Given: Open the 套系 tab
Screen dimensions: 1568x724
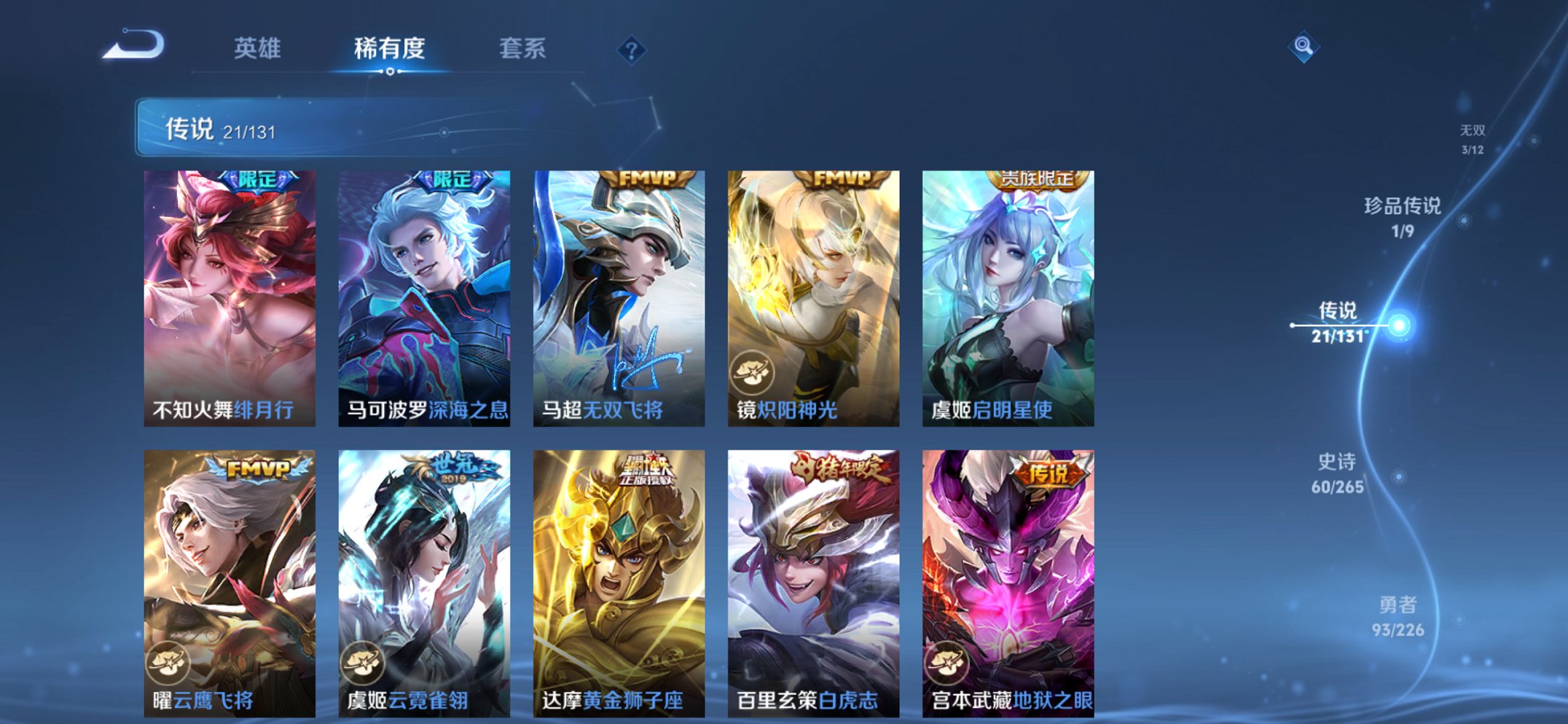Looking at the screenshot, I should point(523,49).
